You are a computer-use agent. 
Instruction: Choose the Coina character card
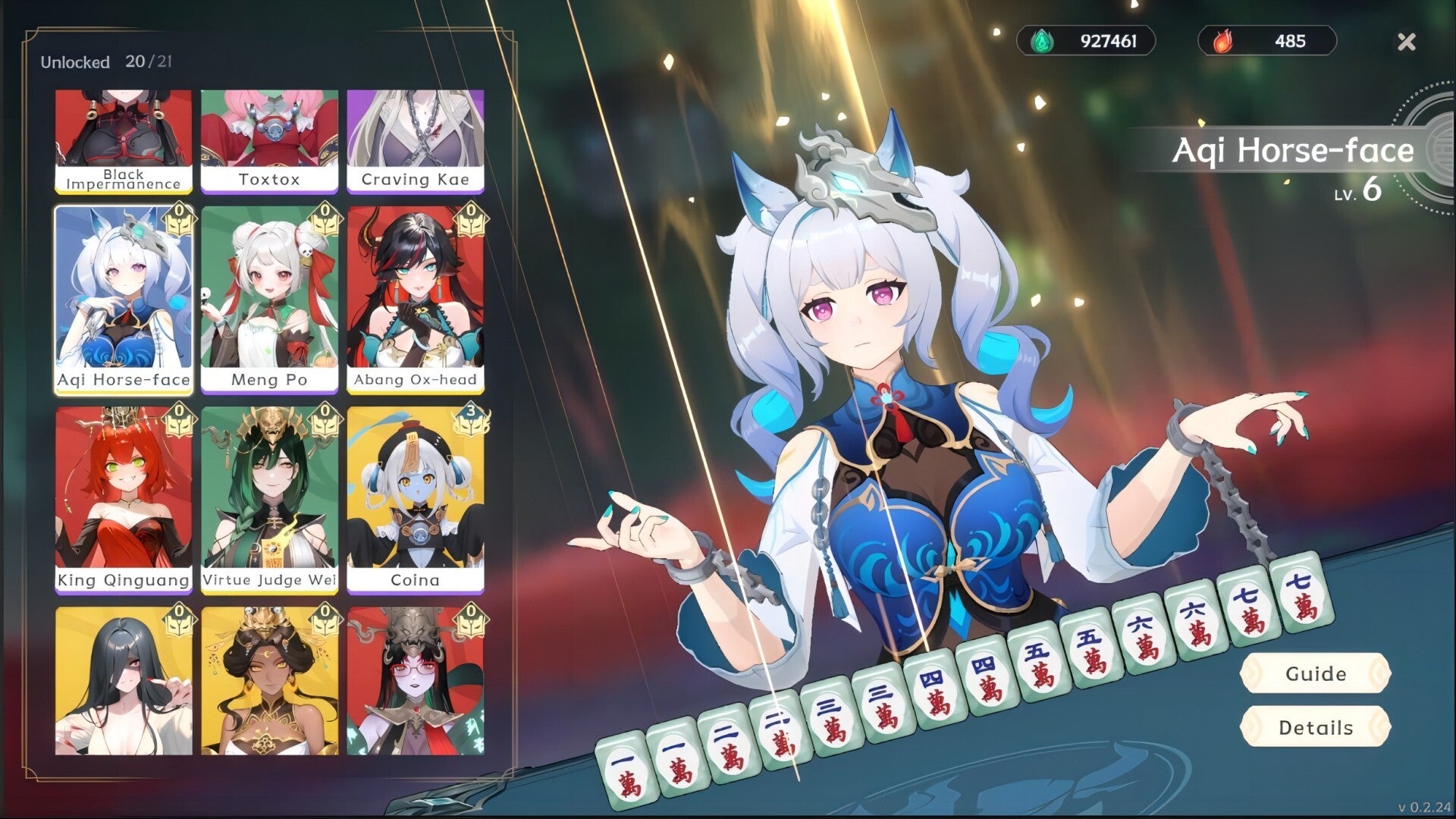(415, 499)
